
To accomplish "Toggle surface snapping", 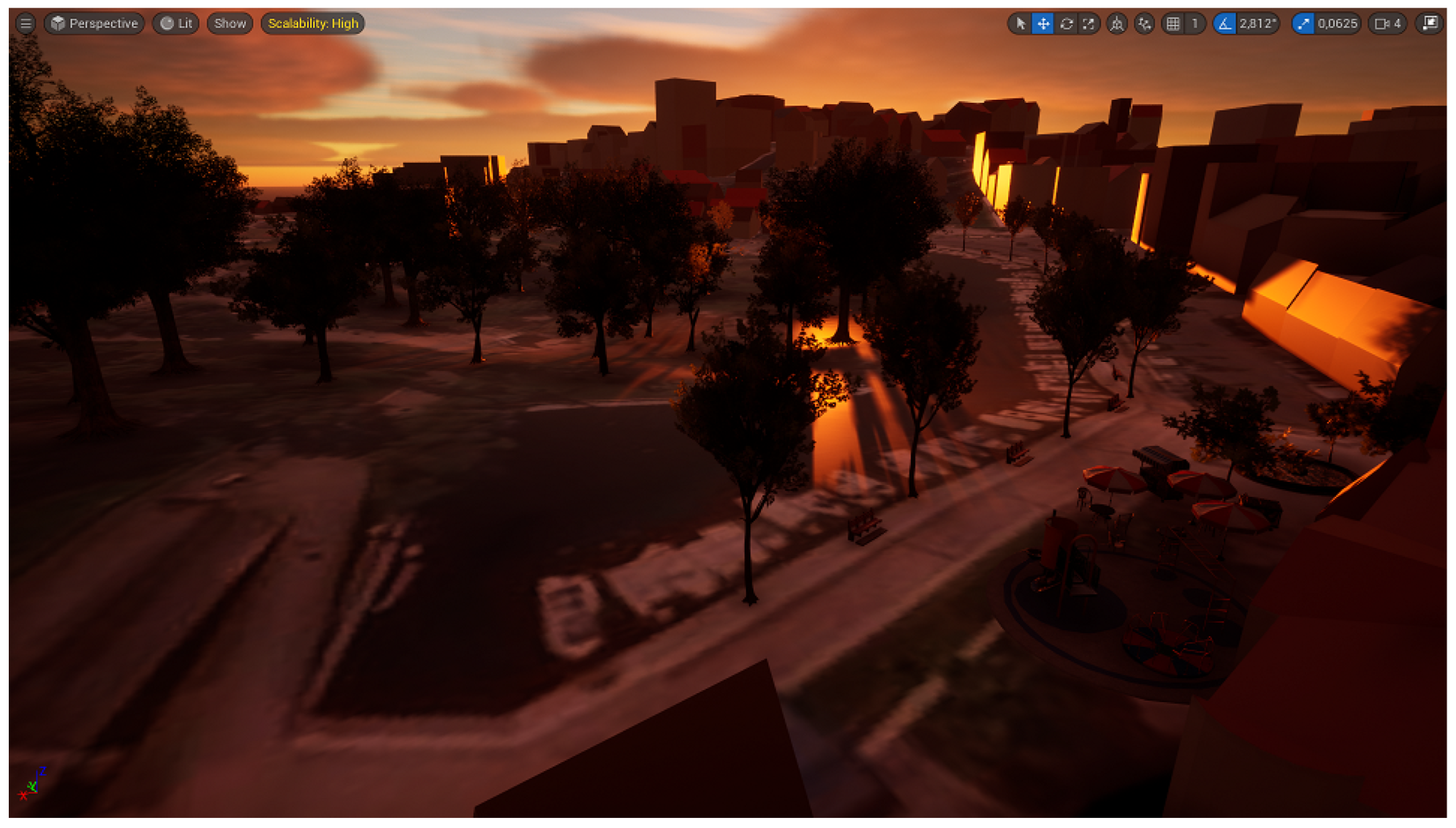I will (x=1144, y=24).
